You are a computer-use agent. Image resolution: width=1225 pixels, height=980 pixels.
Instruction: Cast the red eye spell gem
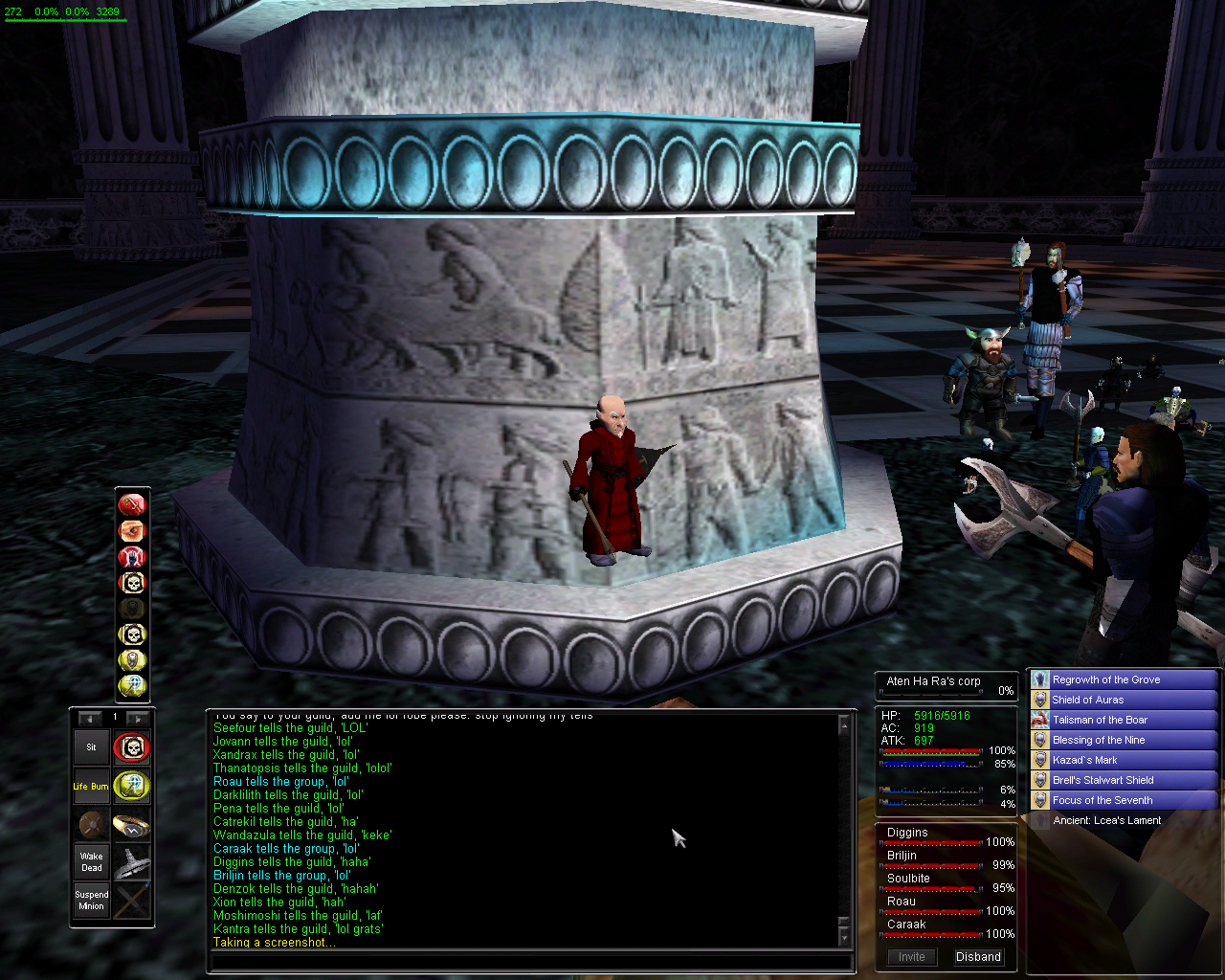click(132, 530)
